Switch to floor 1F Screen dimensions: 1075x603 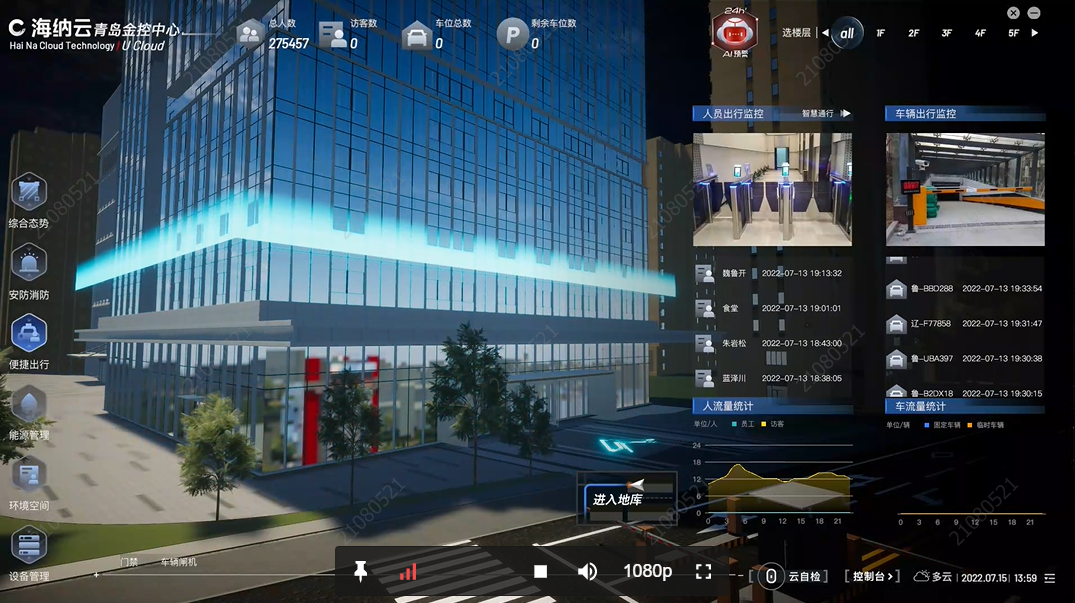tap(881, 34)
